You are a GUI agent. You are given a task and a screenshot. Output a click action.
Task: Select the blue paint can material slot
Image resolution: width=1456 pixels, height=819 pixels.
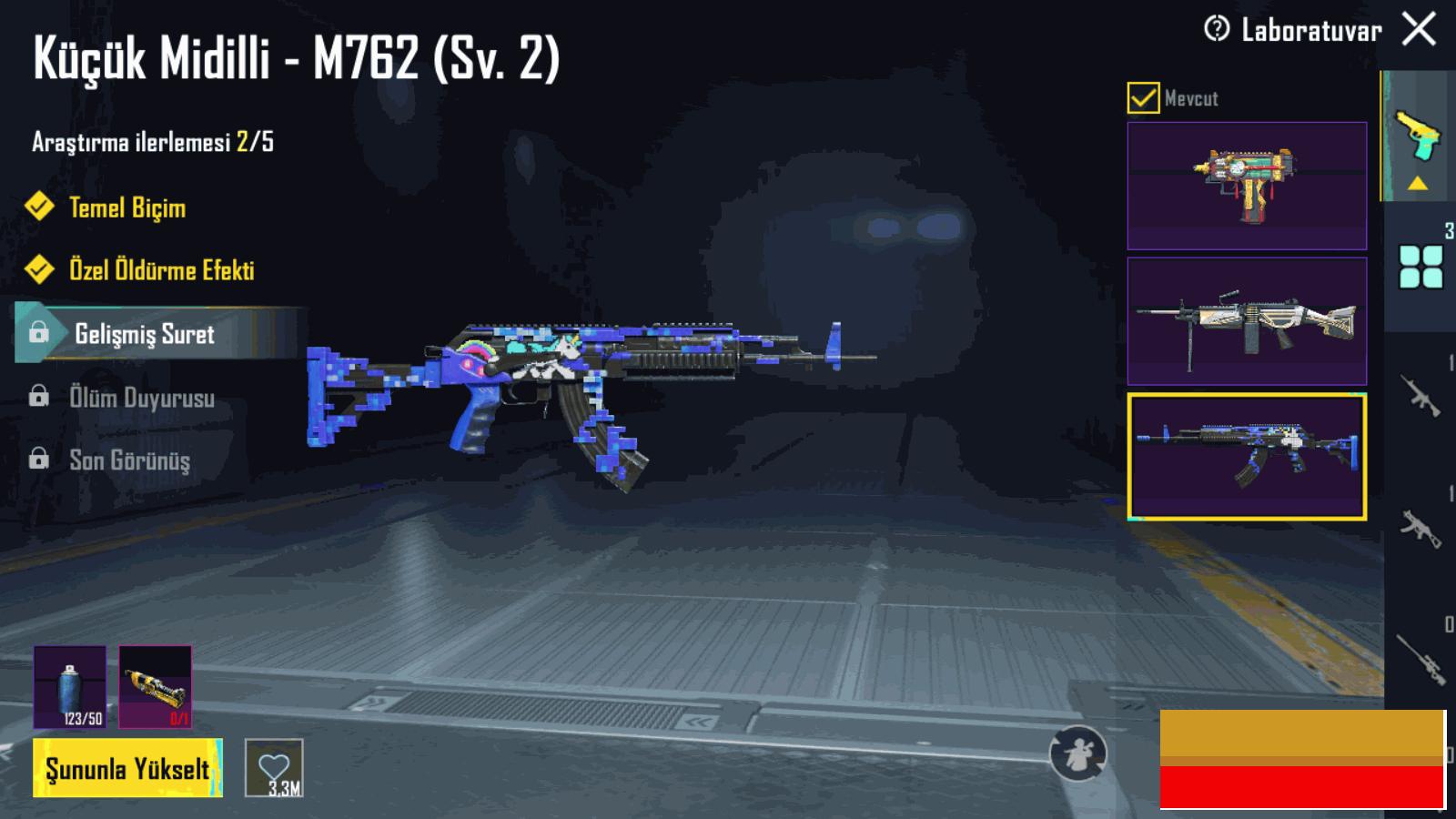click(70, 687)
